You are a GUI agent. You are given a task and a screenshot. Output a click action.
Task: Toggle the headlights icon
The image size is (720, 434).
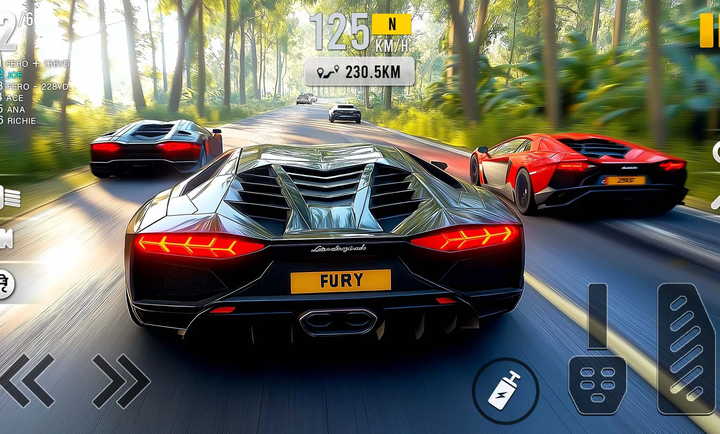(9, 197)
